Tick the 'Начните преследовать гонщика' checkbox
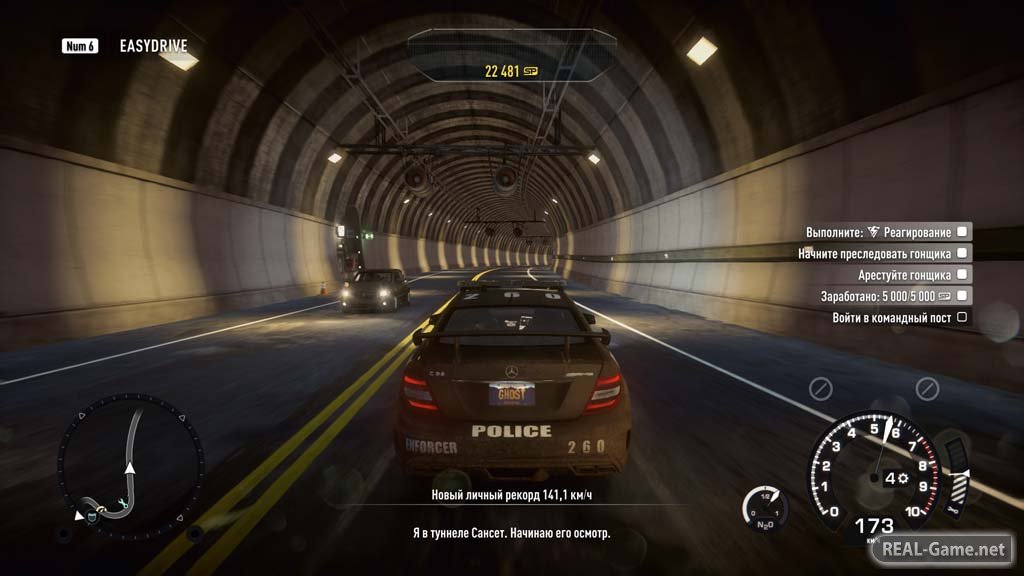Screen dimensions: 1024x576 [962, 253]
